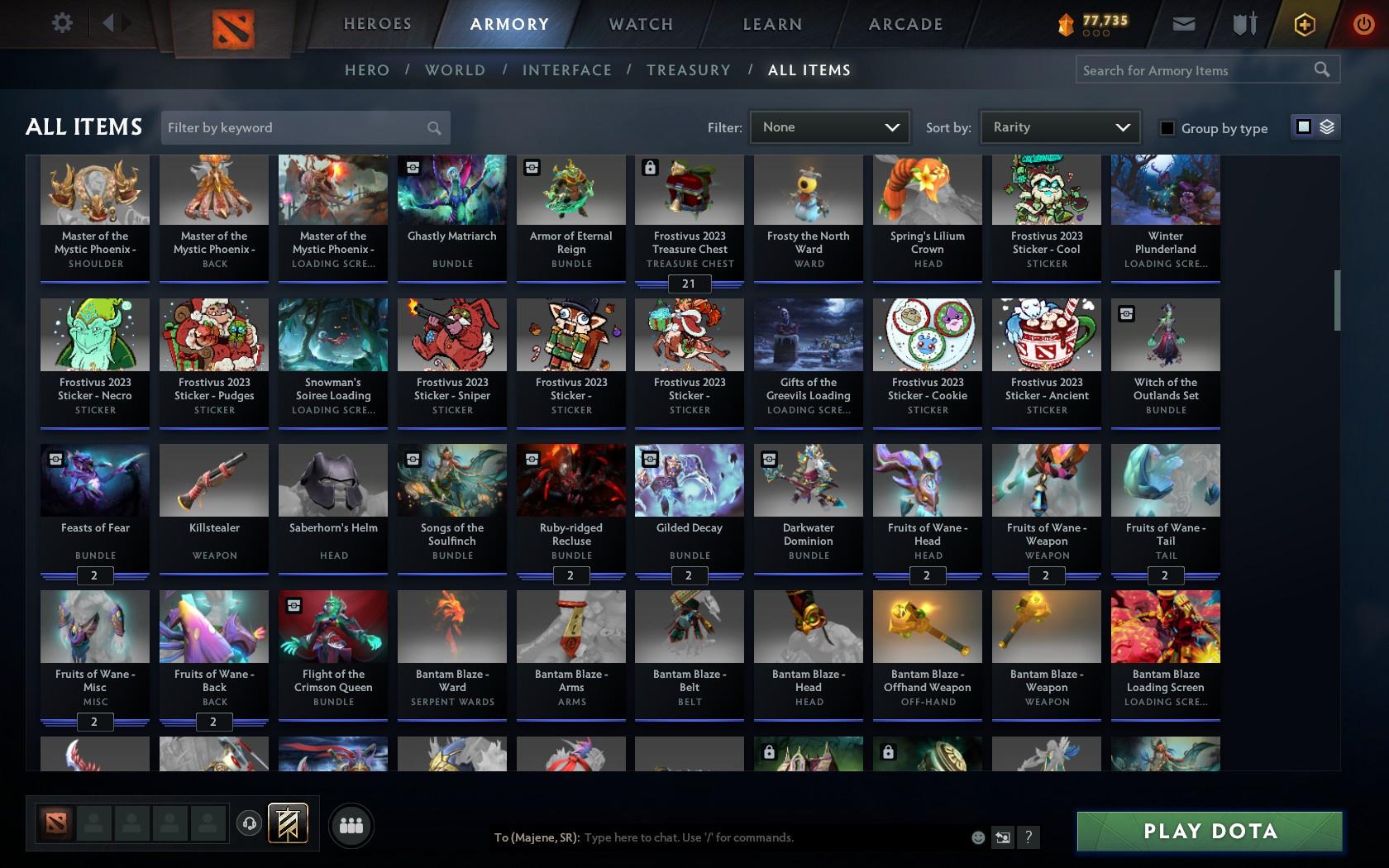This screenshot has height=868, width=1389.
Task: Open the TREASURY section
Action: [689, 70]
